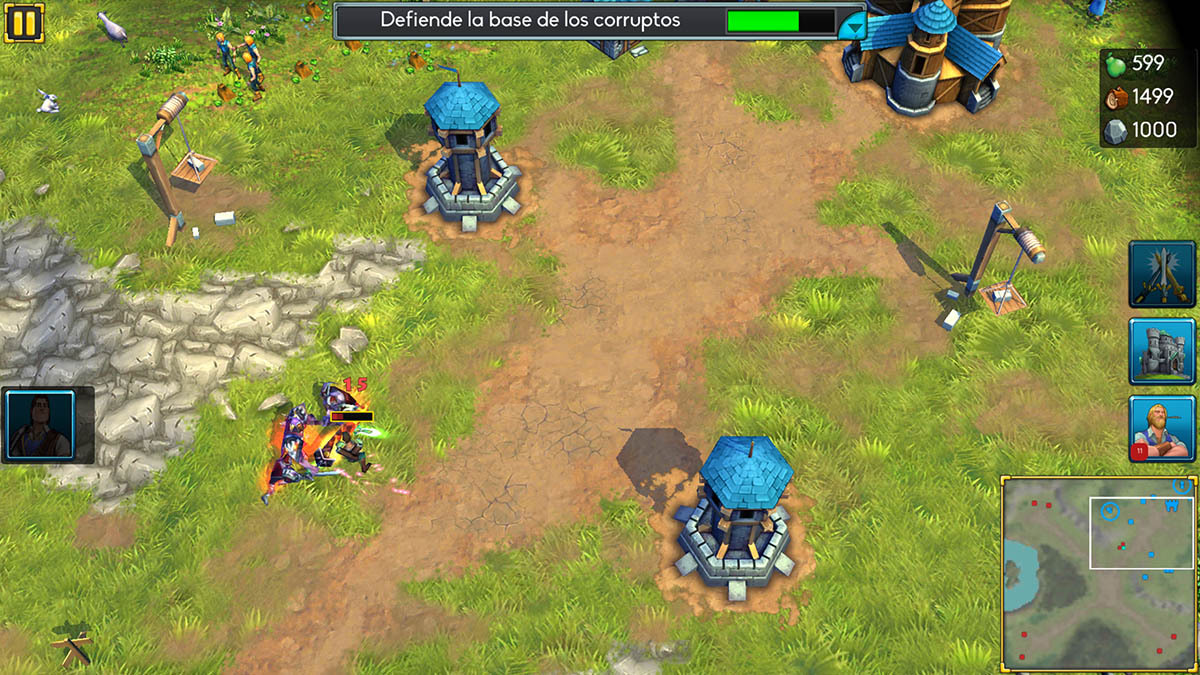The image size is (1200, 675).
Task: Expand the objective panel dropdown arrow
Action: 851,25
